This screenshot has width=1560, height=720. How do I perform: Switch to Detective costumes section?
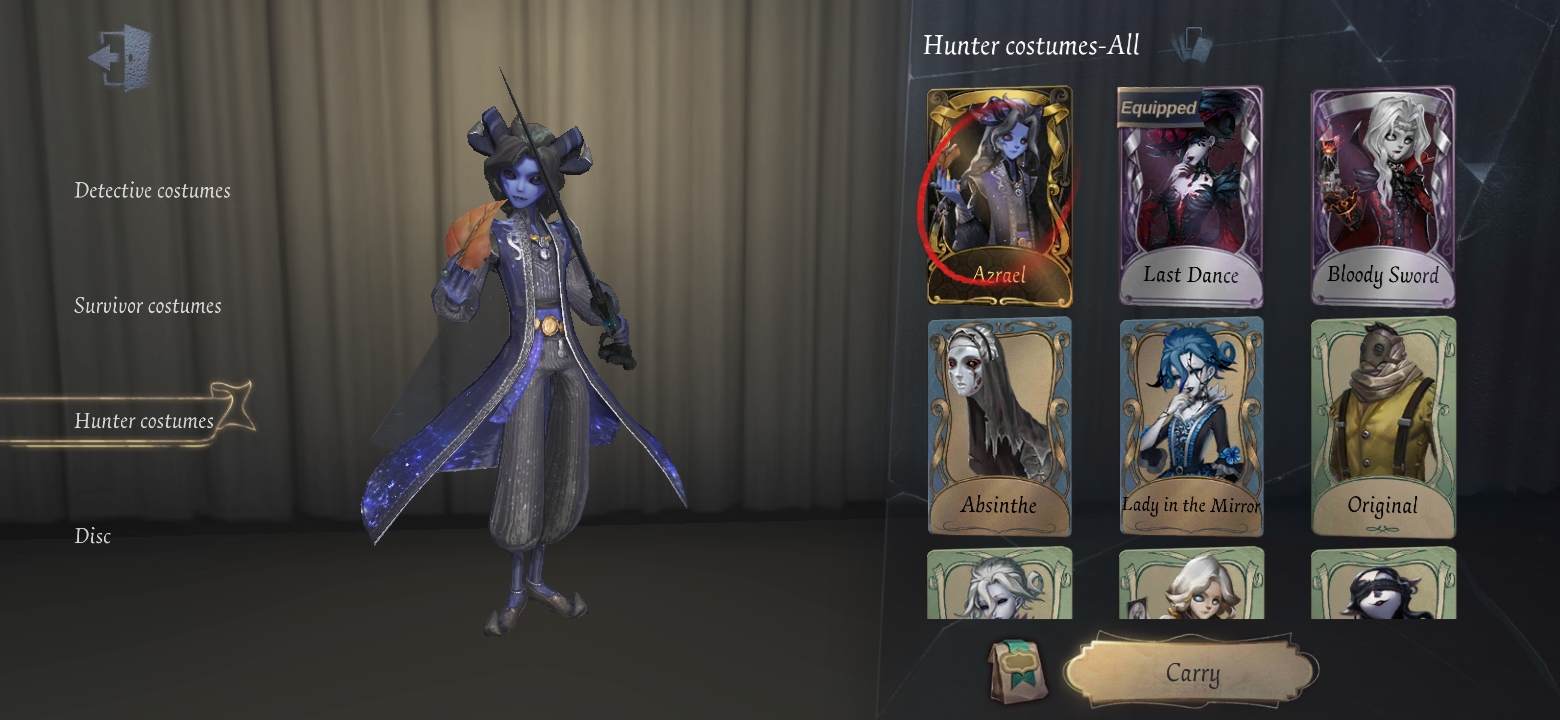(152, 190)
